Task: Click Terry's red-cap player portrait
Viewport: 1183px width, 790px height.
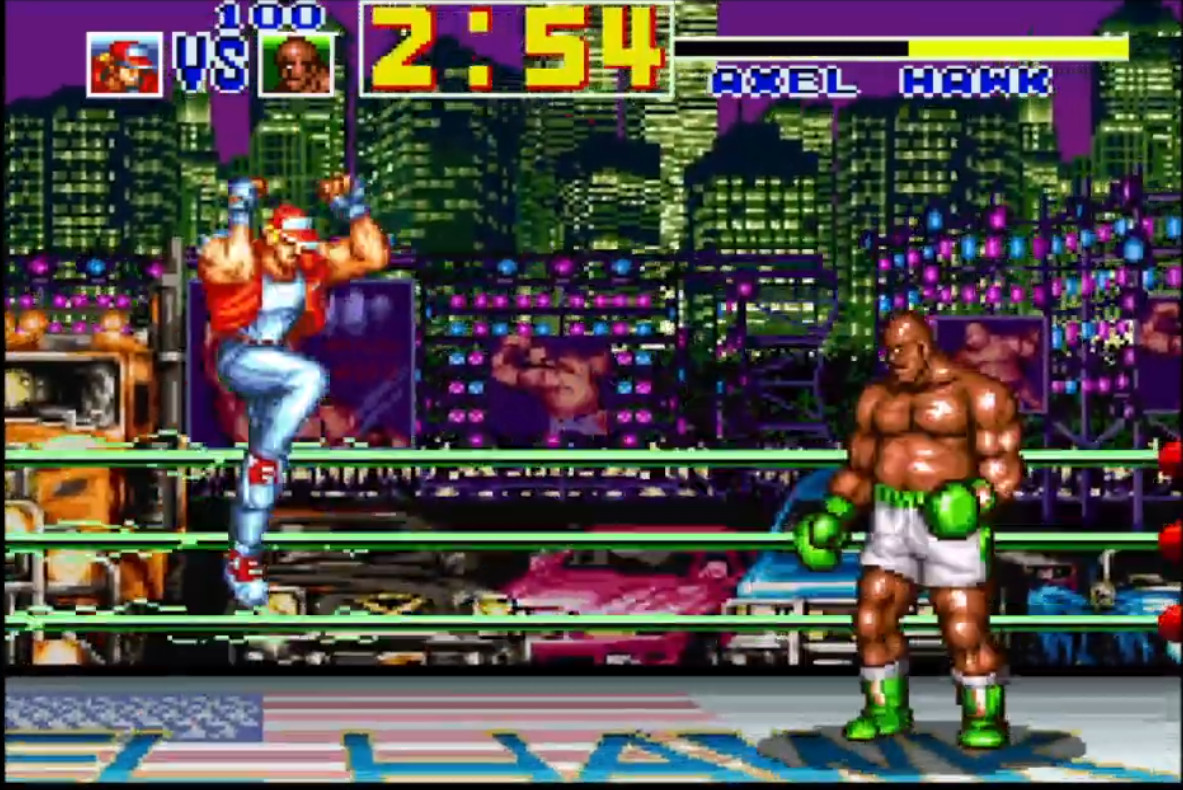Action: [x=124, y=65]
